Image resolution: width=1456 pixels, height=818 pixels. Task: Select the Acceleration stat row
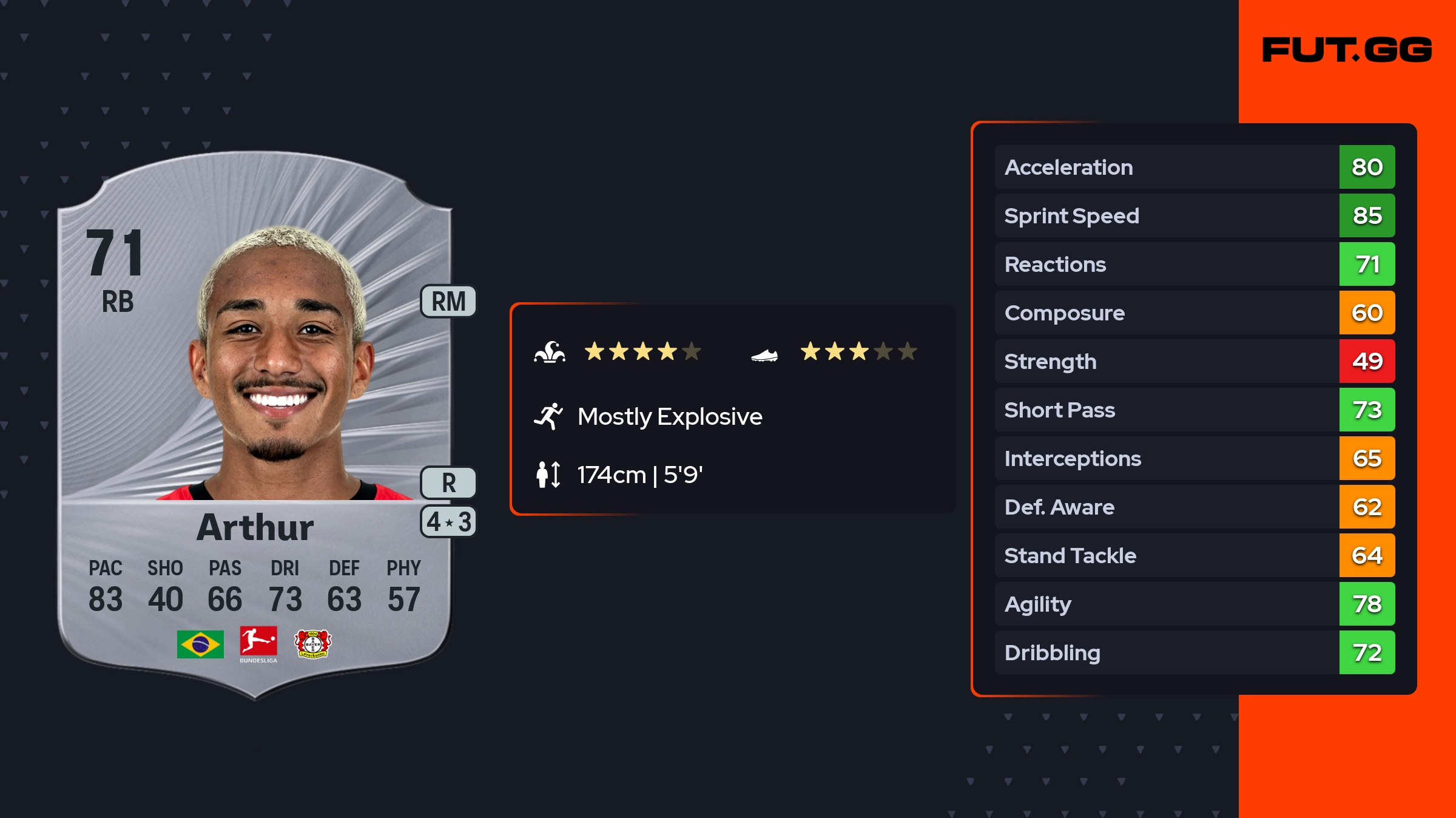(1194, 167)
